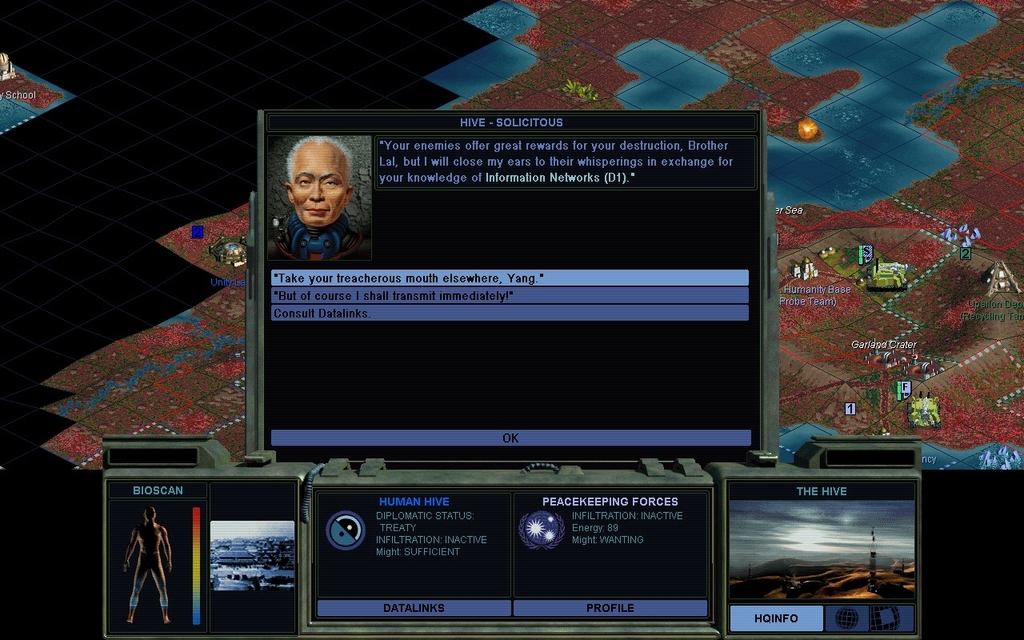
Task: Click The Hive landscape image
Action: point(821,549)
